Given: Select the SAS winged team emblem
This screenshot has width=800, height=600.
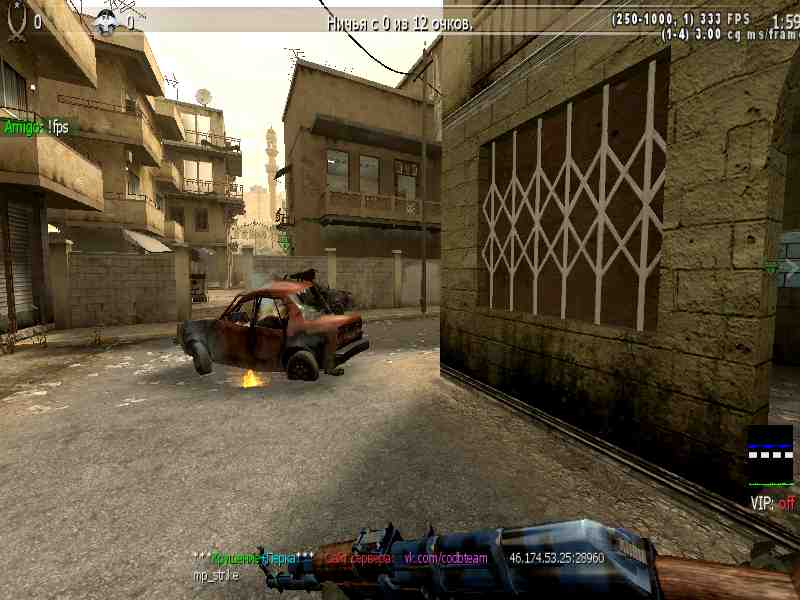Looking at the screenshot, I should (x=106, y=22).
